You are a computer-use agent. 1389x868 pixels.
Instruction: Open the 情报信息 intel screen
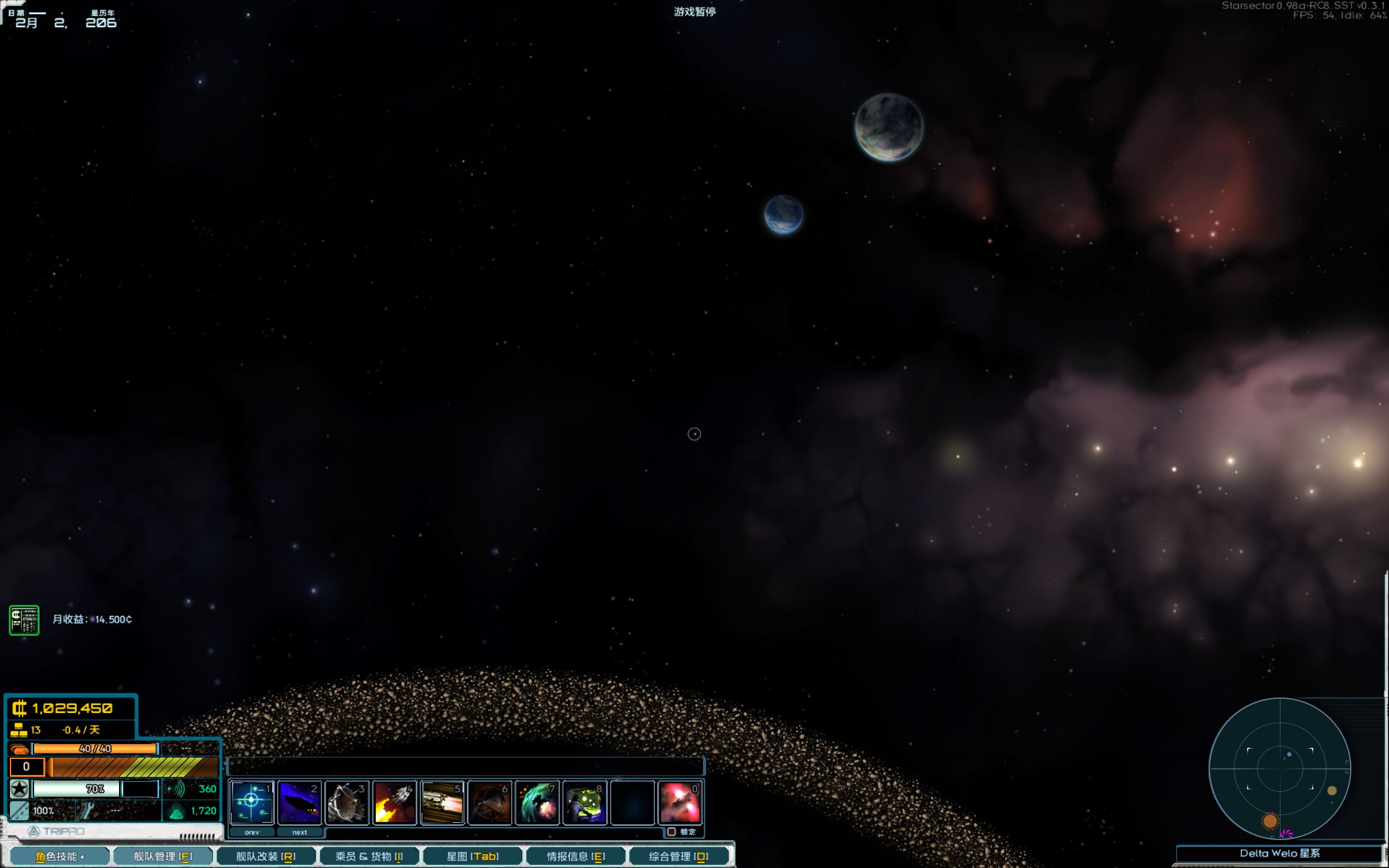575,856
